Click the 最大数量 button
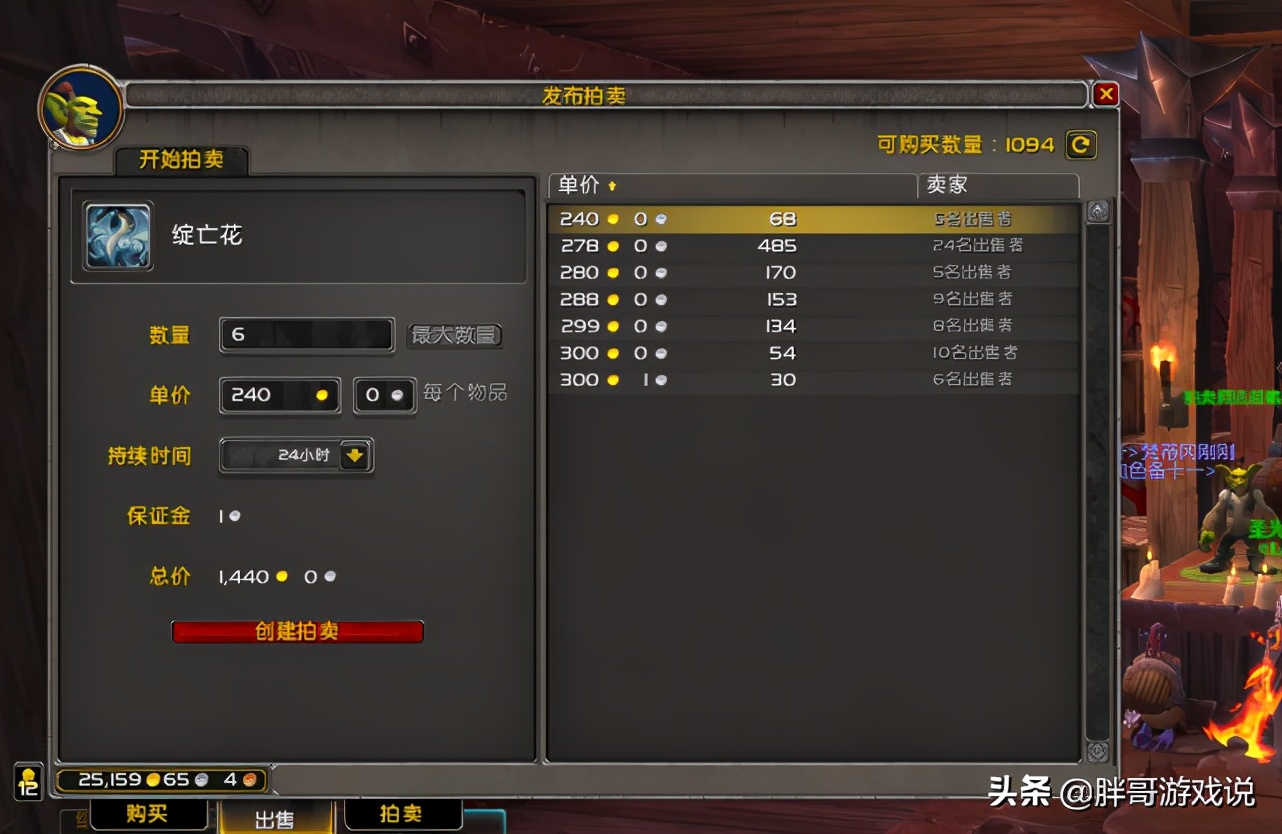Image resolution: width=1282 pixels, height=834 pixels. (x=454, y=335)
